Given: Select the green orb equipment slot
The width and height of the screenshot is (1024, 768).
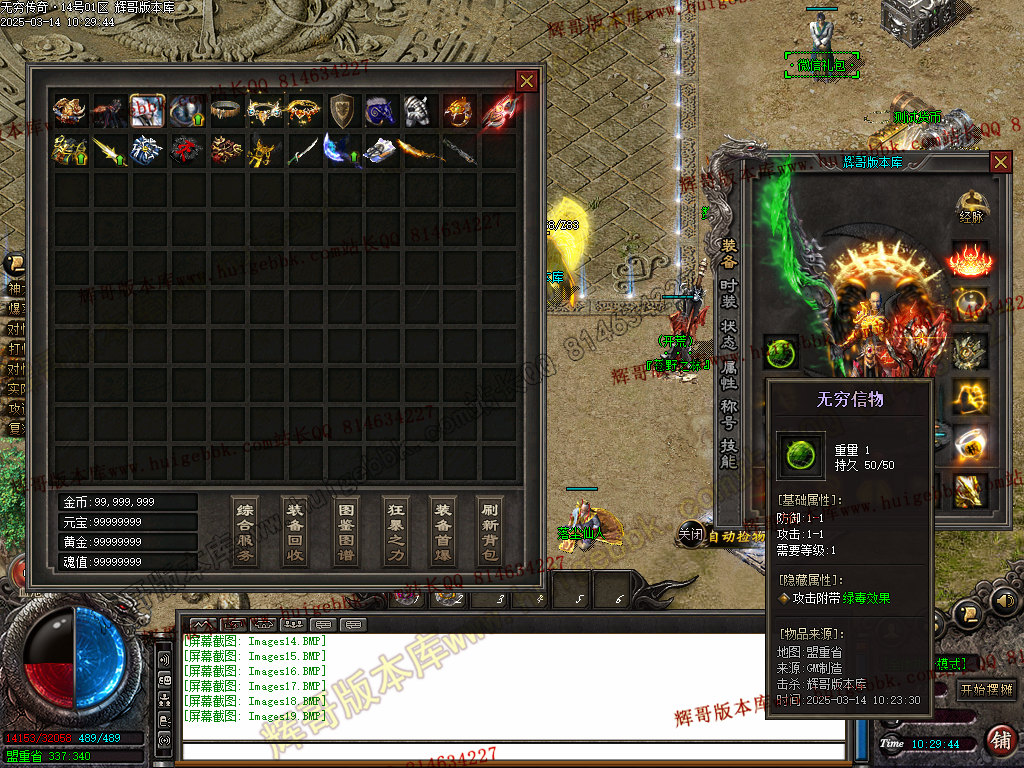Looking at the screenshot, I should [x=781, y=352].
